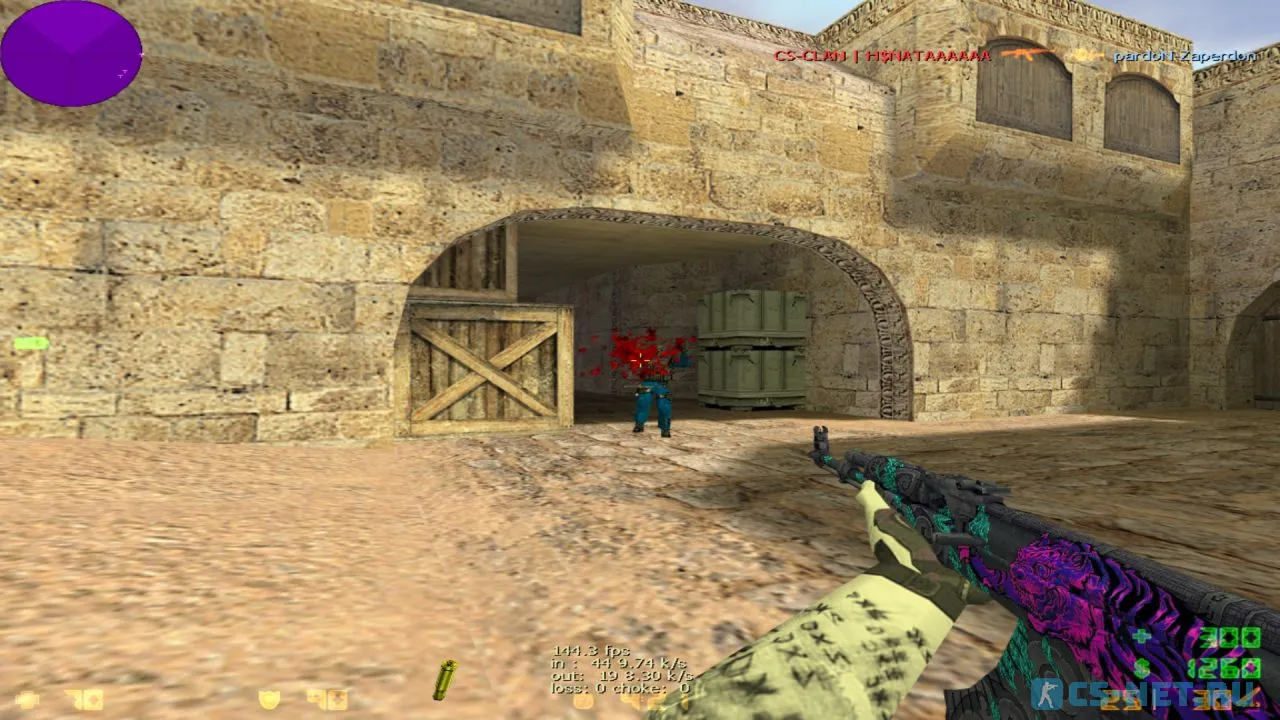
Task: Click the pardoN-Zaperdon player name
Action: click(1182, 57)
